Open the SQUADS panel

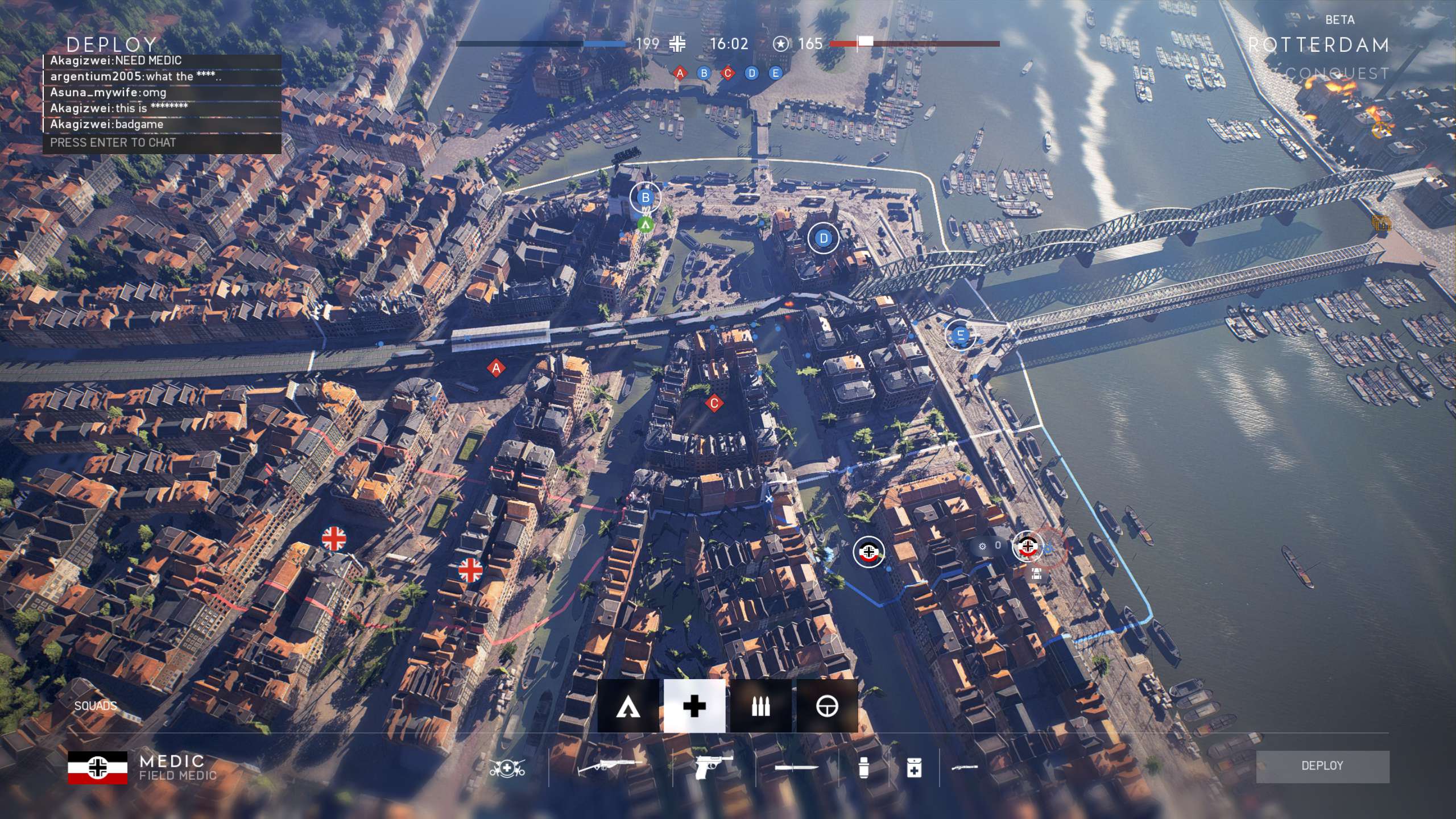point(96,706)
